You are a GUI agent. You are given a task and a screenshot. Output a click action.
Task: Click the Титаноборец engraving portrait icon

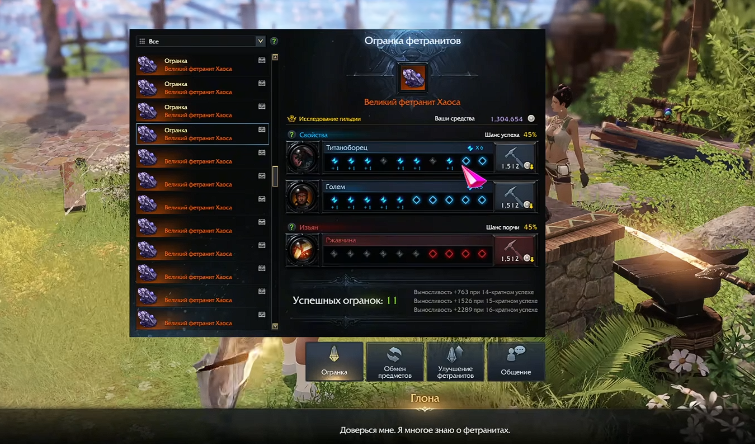pos(302,157)
